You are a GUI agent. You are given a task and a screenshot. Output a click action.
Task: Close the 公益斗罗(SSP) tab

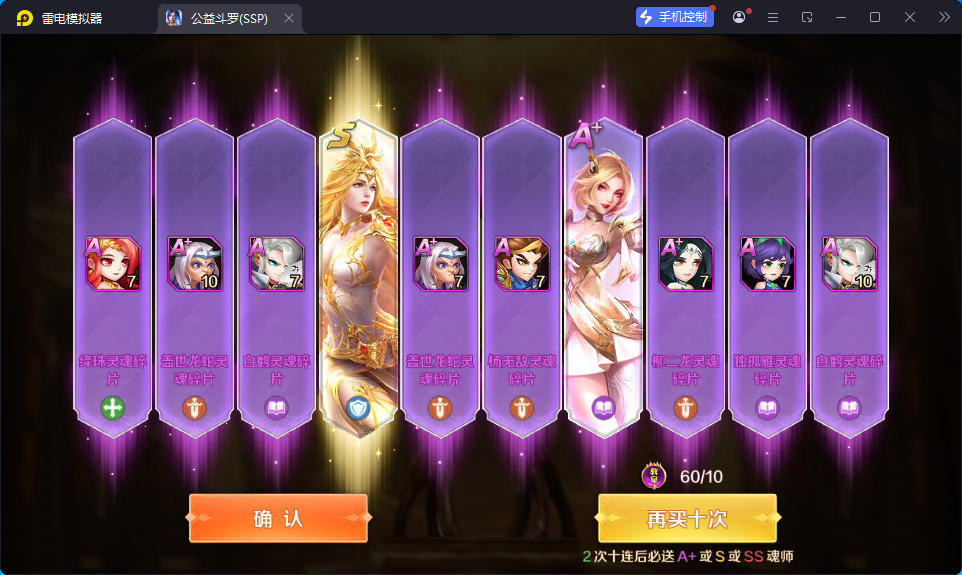coord(289,18)
